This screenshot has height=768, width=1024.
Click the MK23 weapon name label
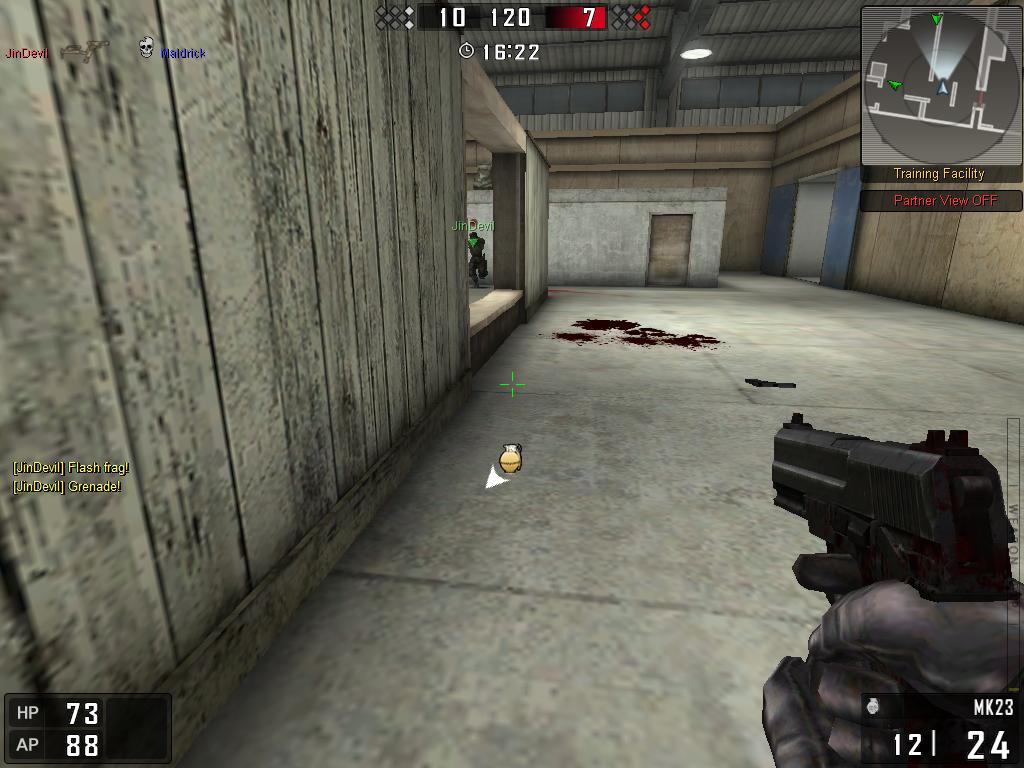(992, 708)
